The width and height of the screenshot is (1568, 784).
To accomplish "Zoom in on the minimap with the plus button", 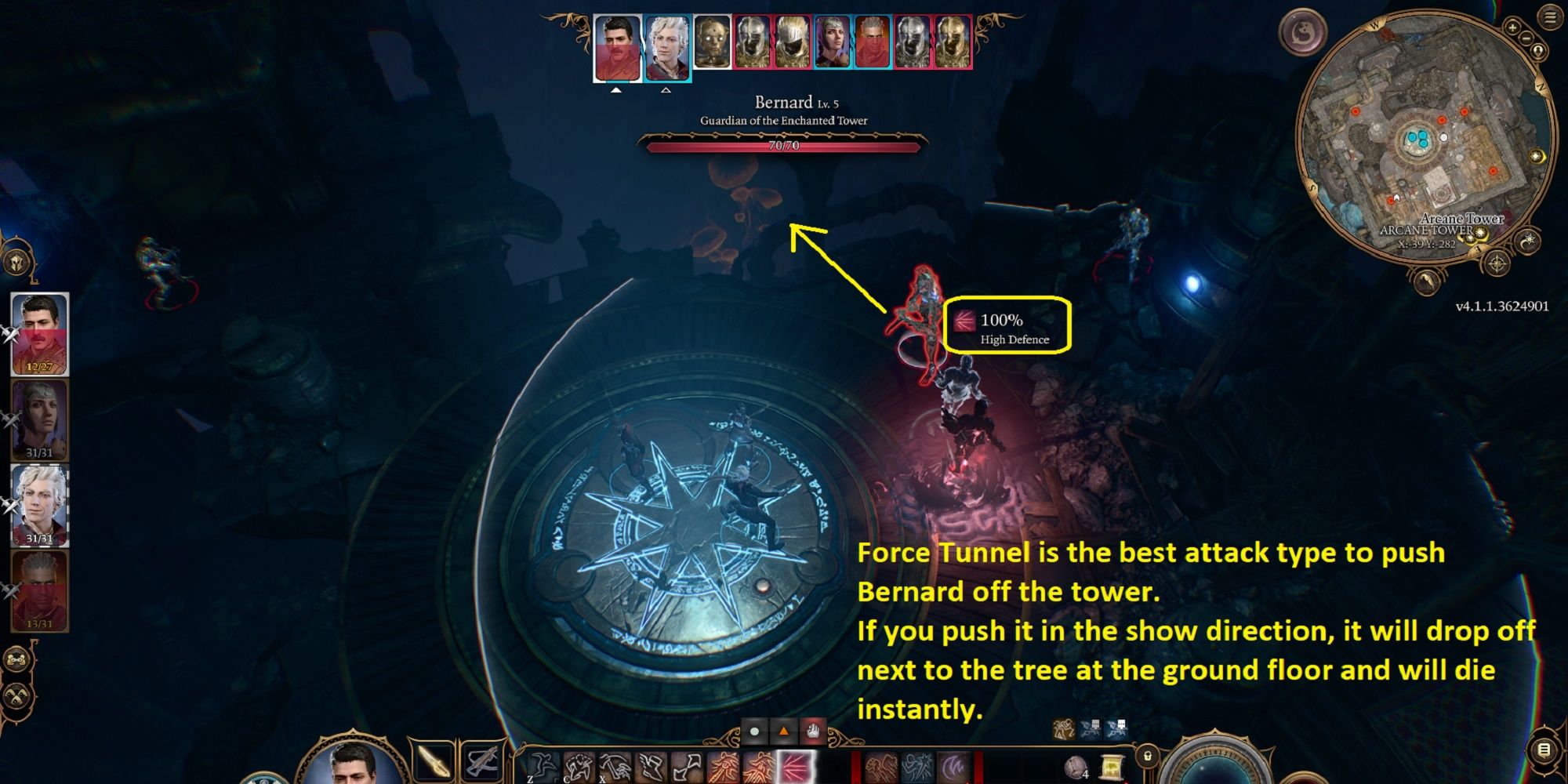I will tap(1512, 27).
